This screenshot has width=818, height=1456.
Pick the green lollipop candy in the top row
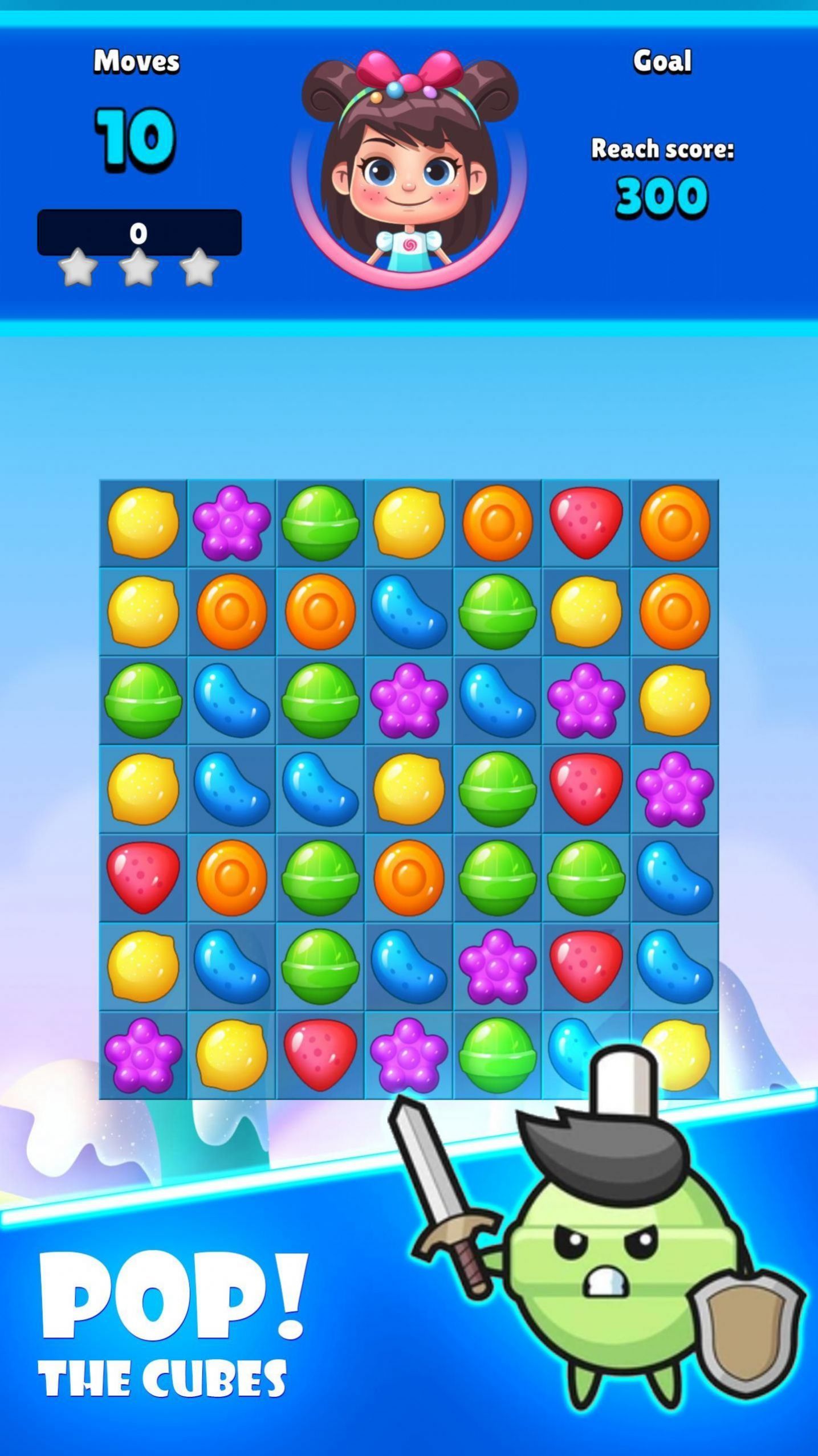coord(320,523)
